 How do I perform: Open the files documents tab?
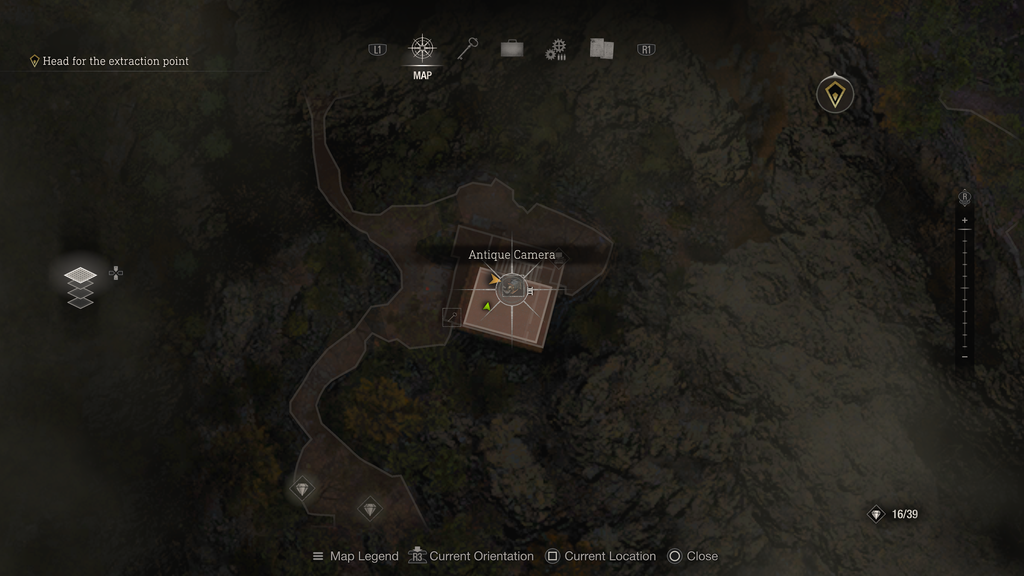601,48
